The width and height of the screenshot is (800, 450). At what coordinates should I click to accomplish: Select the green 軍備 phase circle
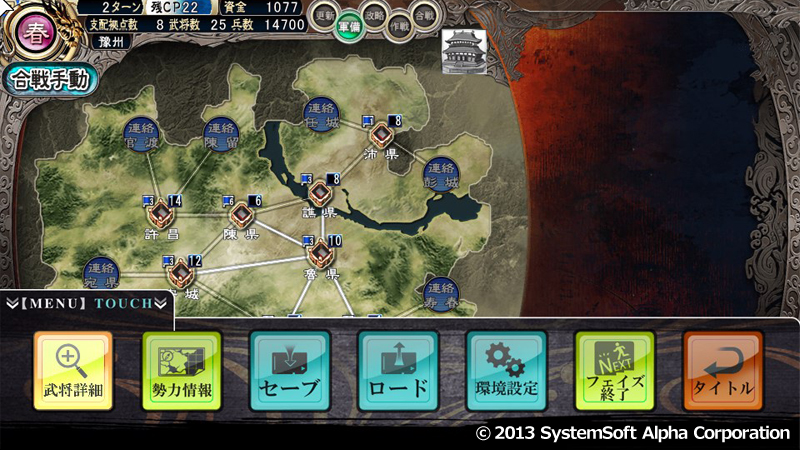coord(348,28)
